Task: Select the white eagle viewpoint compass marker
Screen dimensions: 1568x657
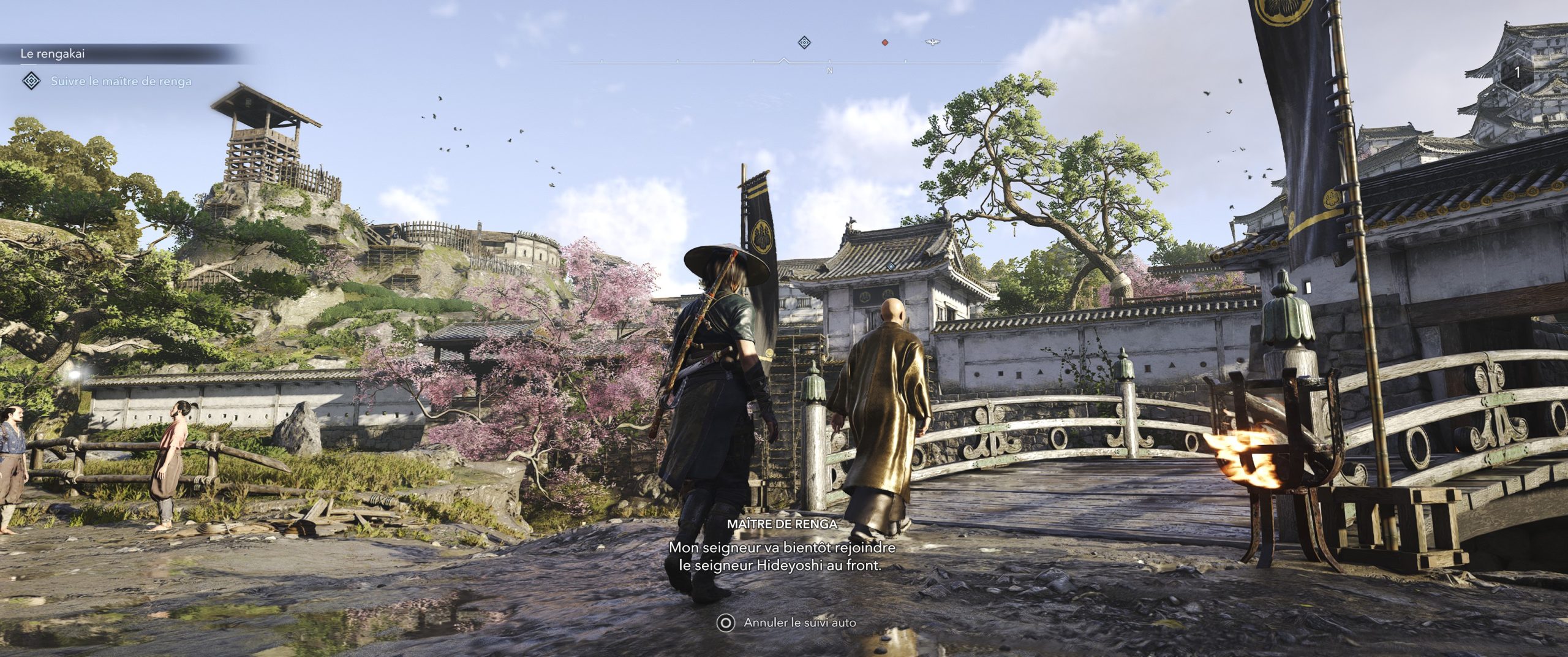Action: pyautogui.click(x=932, y=42)
